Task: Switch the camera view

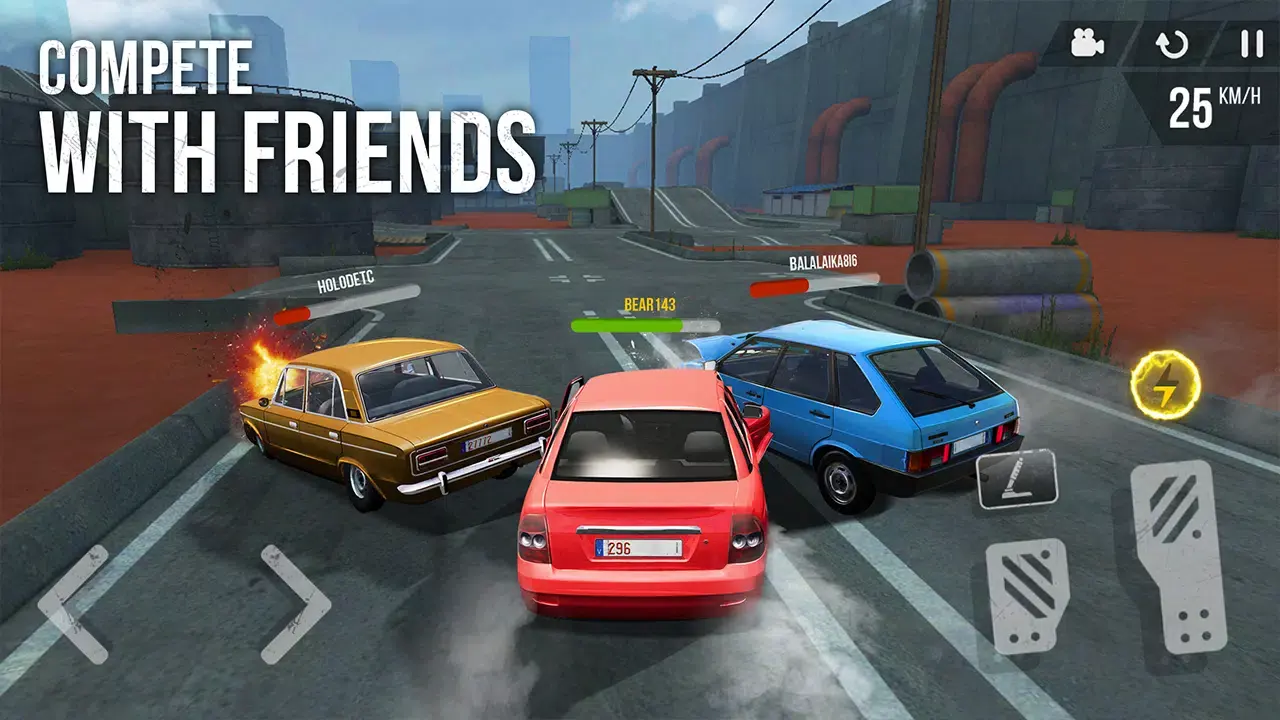Action: pyautogui.click(x=1086, y=42)
